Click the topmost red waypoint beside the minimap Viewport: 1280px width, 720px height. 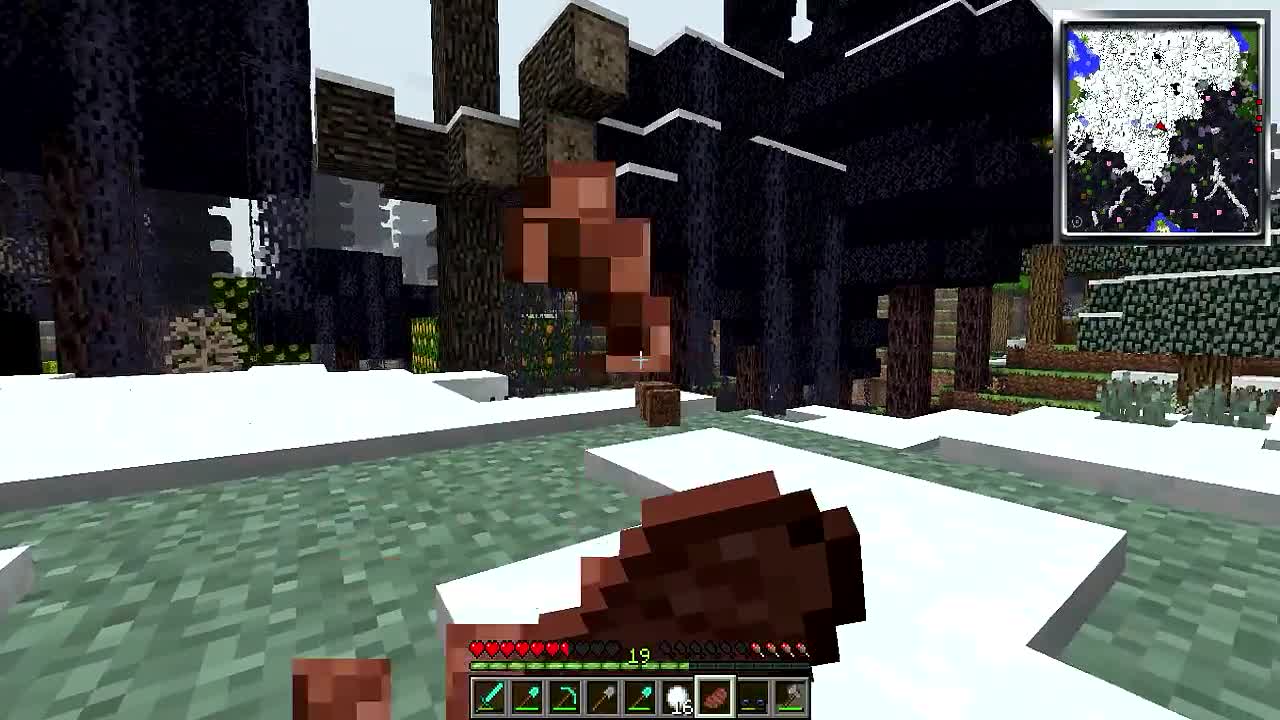[1259, 103]
